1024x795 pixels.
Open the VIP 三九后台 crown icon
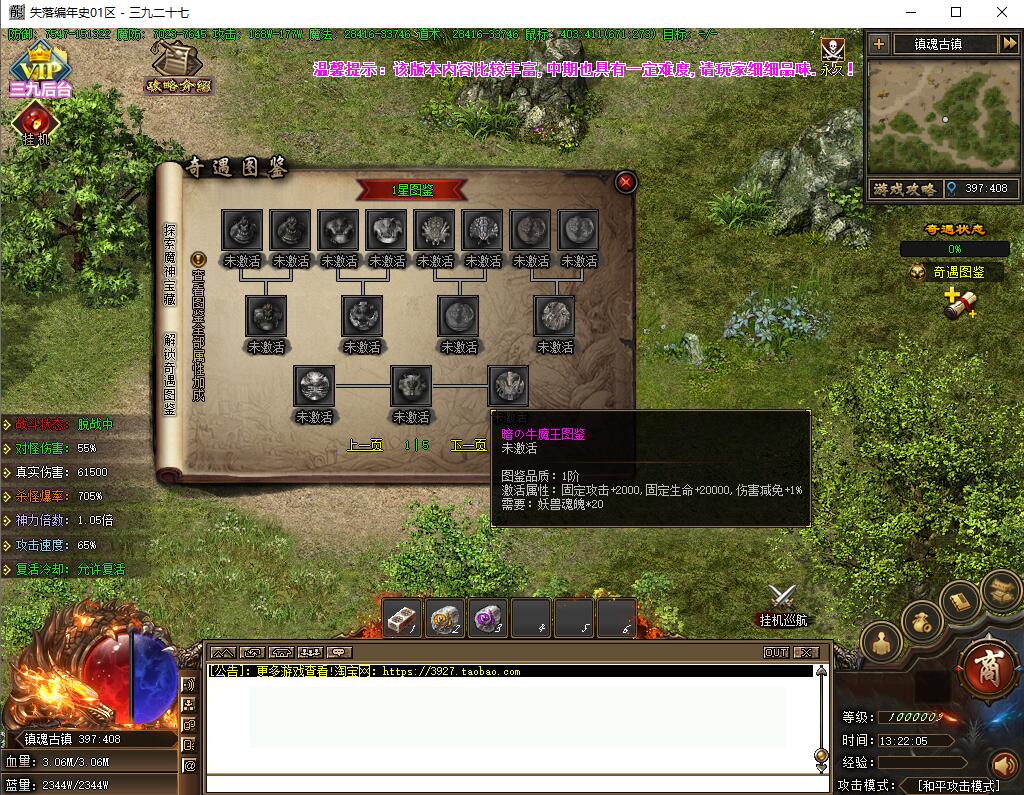coord(40,68)
